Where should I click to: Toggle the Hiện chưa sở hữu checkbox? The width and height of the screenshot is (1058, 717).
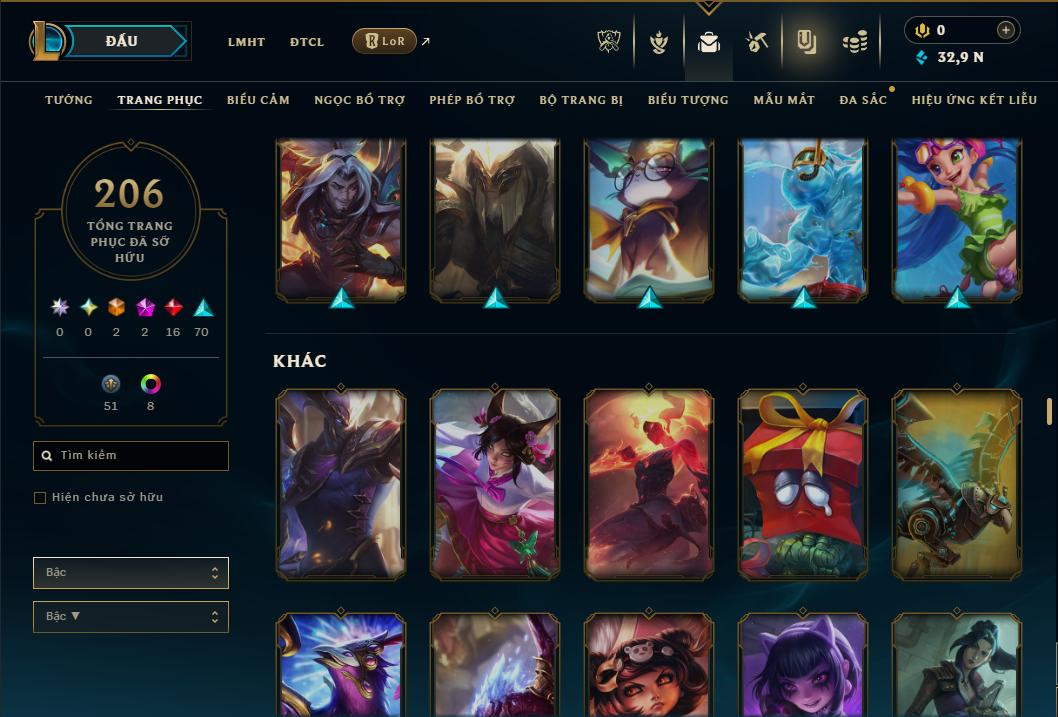[40, 498]
